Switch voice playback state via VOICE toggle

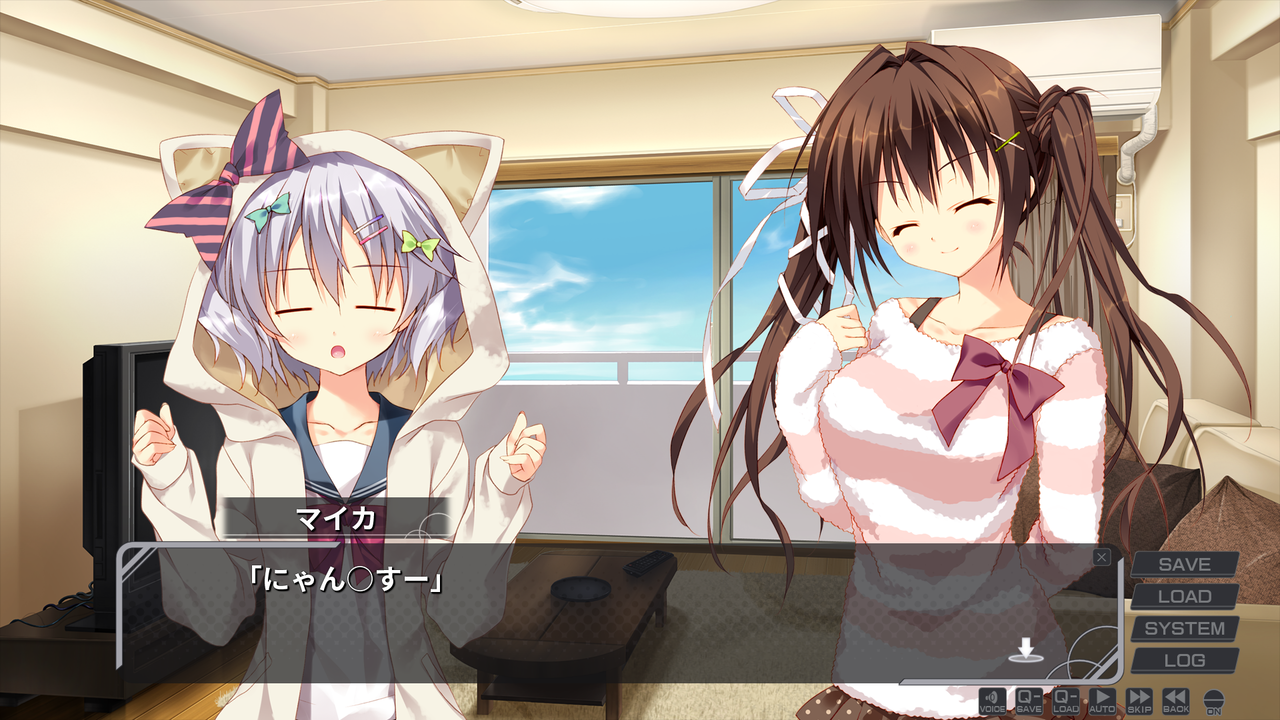(x=992, y=703)
